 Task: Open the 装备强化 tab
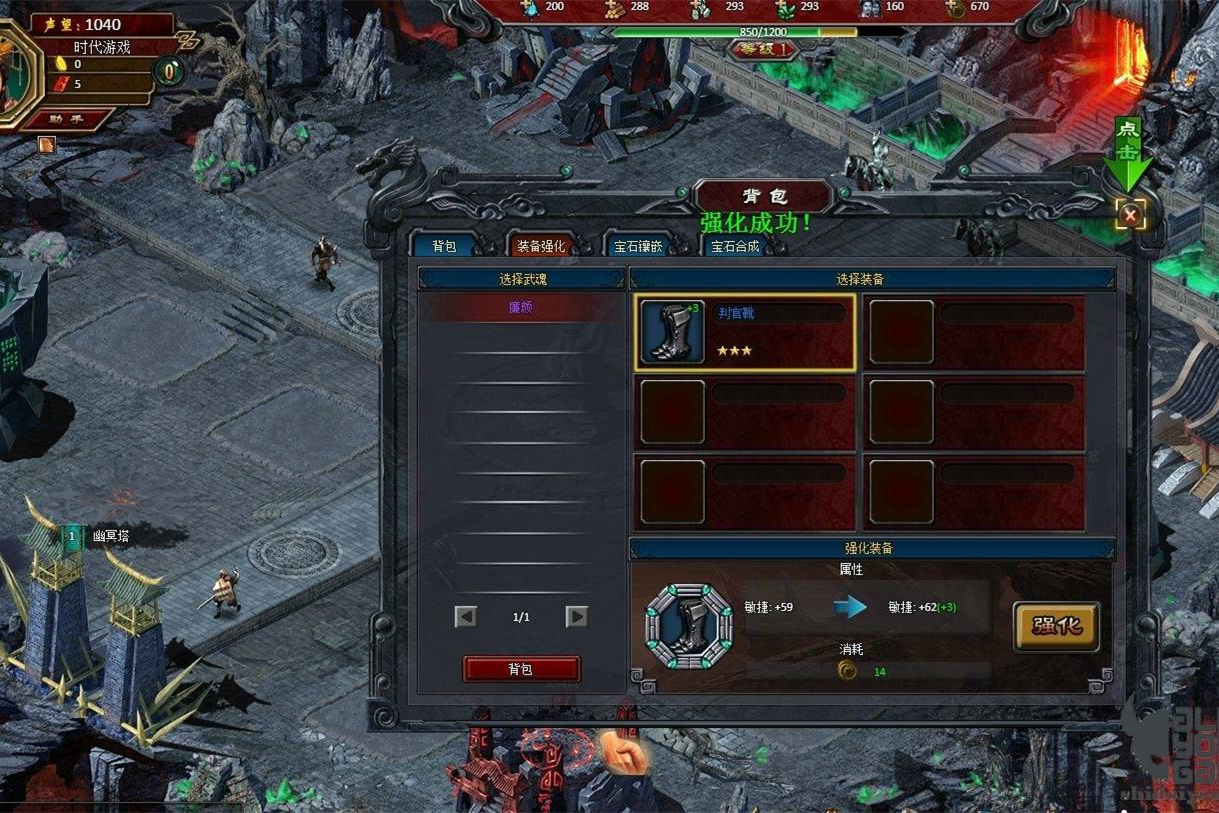[540, 246]
